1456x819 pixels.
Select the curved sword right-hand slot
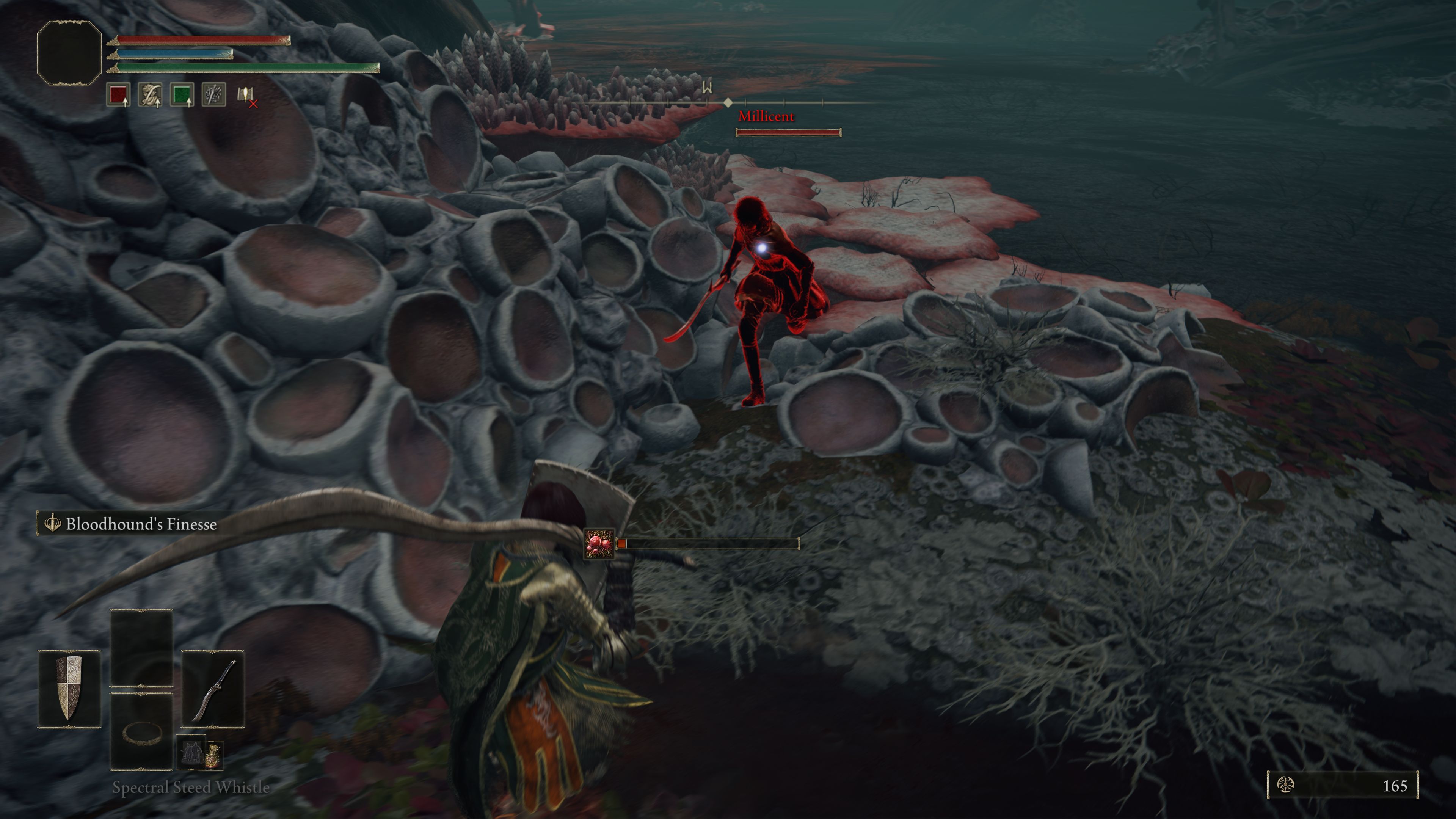point(213,689)
